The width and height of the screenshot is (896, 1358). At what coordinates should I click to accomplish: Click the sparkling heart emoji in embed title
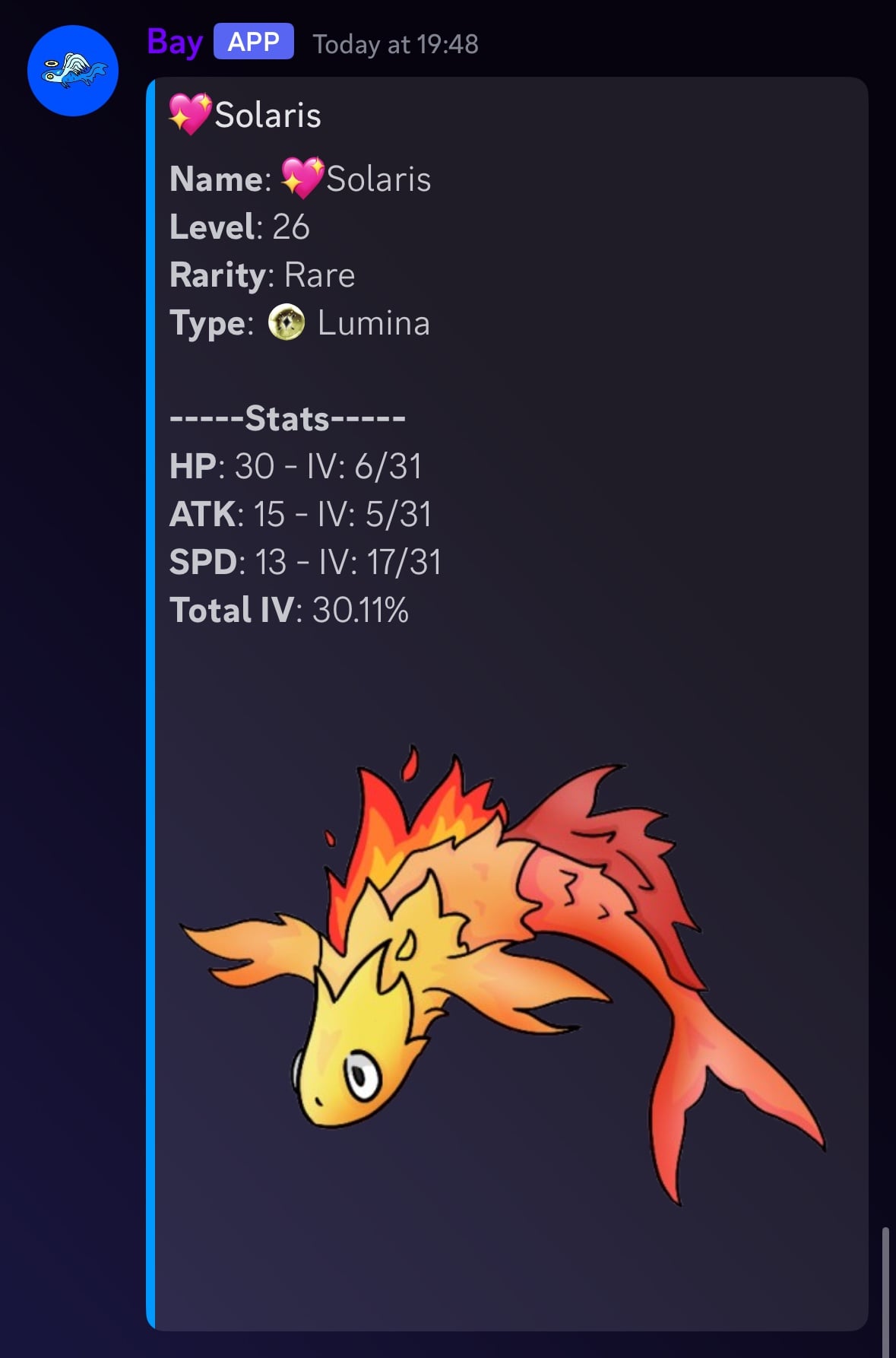[x=189, y=114]
